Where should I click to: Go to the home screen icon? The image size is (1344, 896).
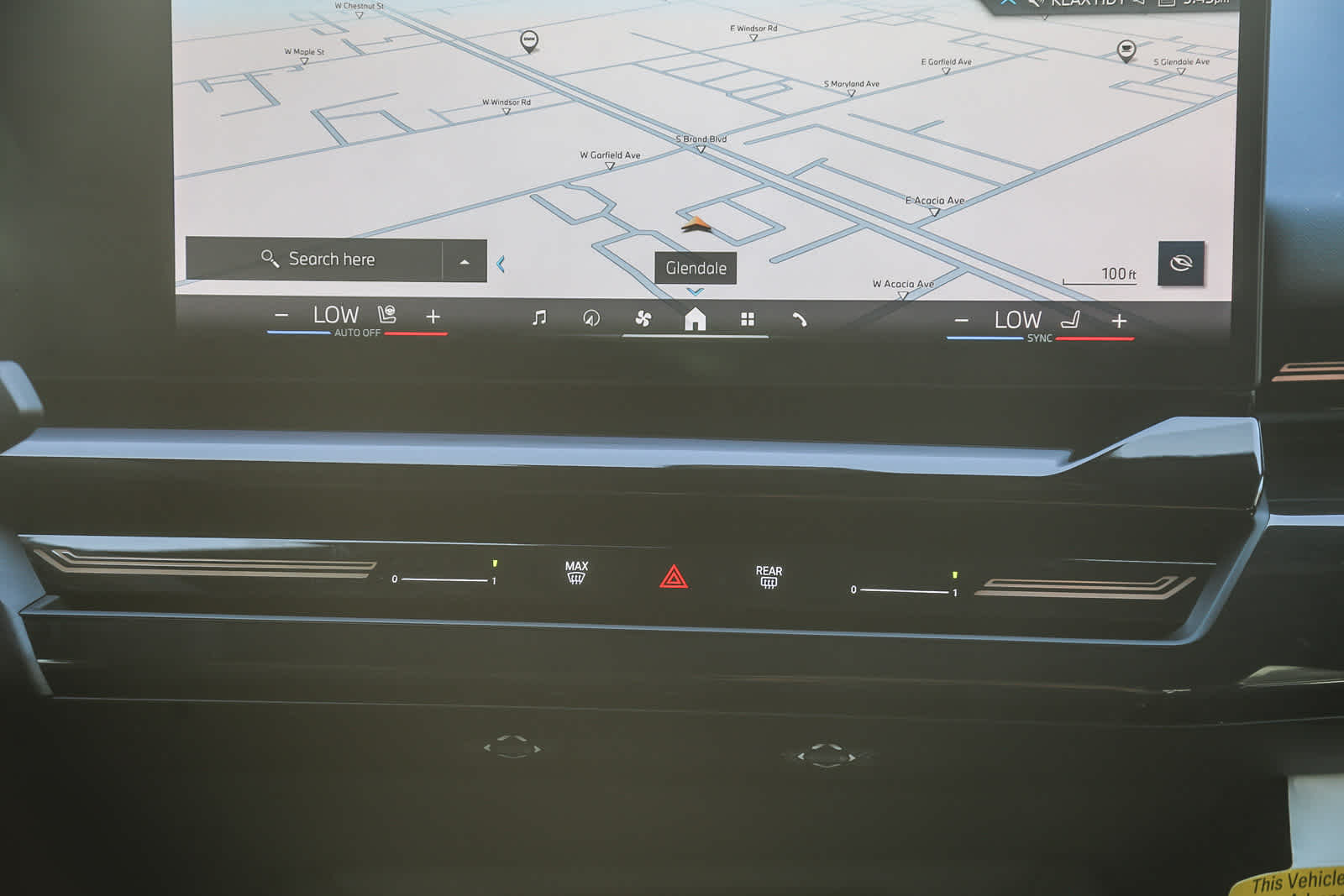click(696, 319)
